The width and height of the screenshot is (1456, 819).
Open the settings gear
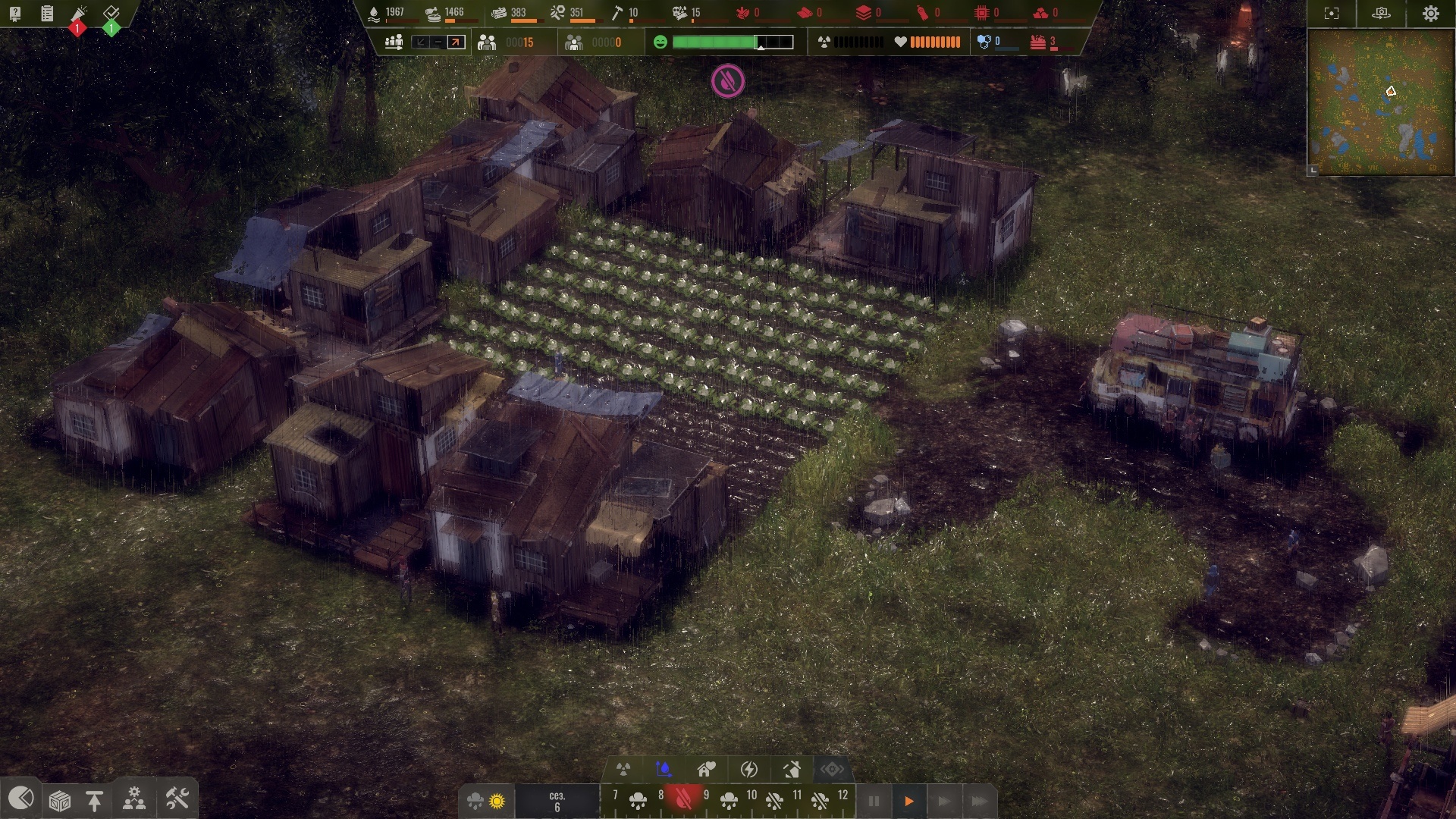1430,14
